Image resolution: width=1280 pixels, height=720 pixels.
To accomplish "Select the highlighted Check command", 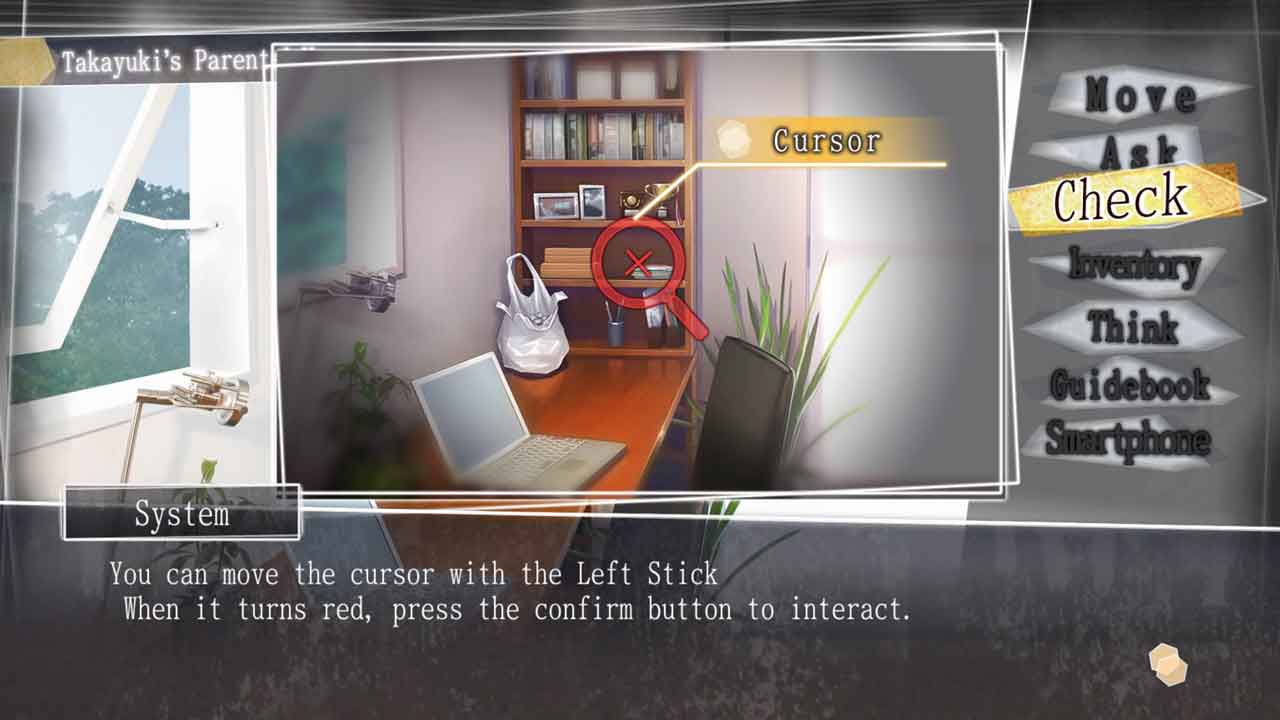I will click(x=1122, y=199).
